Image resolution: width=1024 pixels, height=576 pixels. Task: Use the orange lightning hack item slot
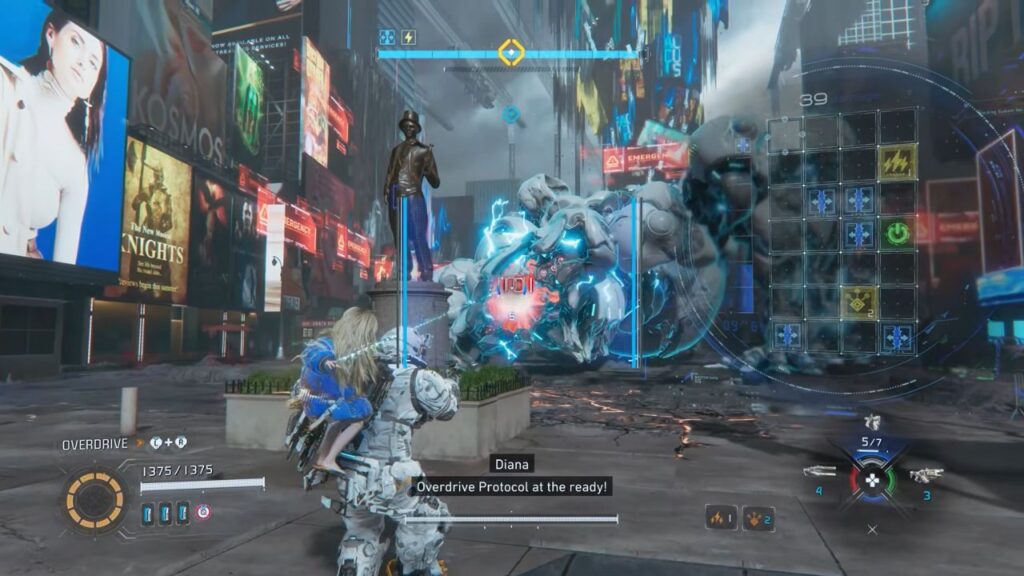point(722,518)
